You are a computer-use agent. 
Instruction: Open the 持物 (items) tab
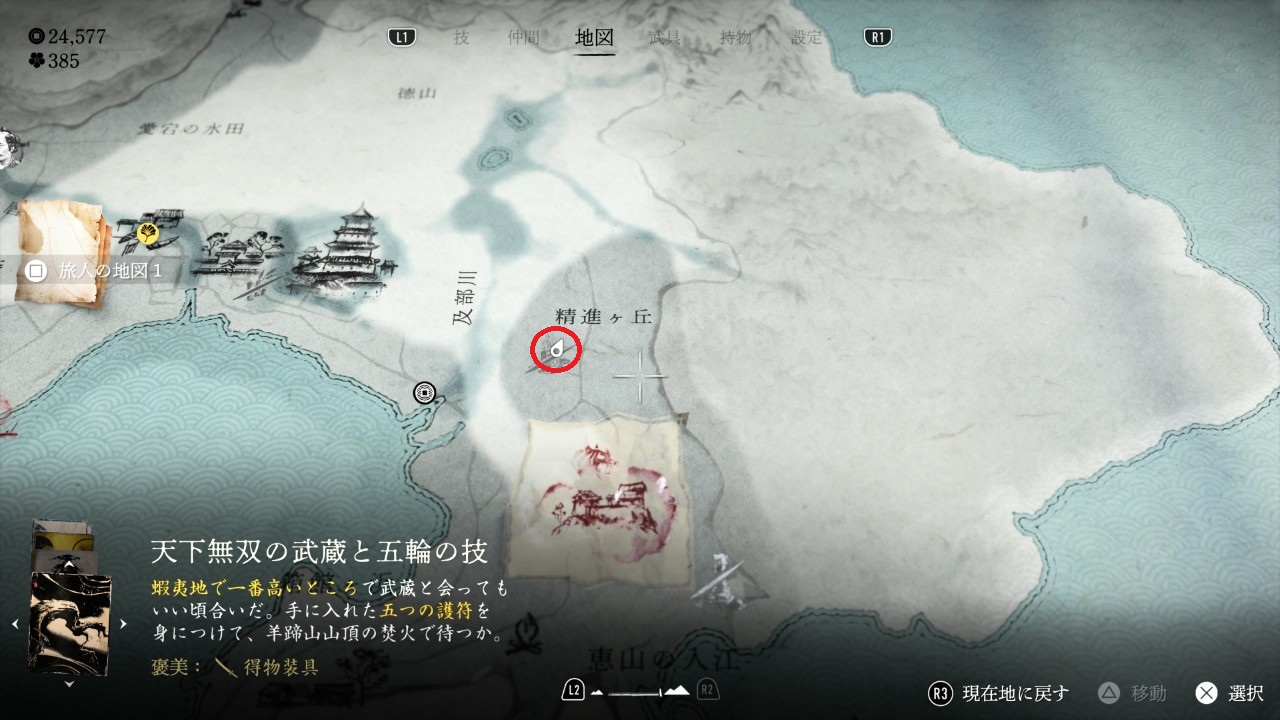(736, 38)
